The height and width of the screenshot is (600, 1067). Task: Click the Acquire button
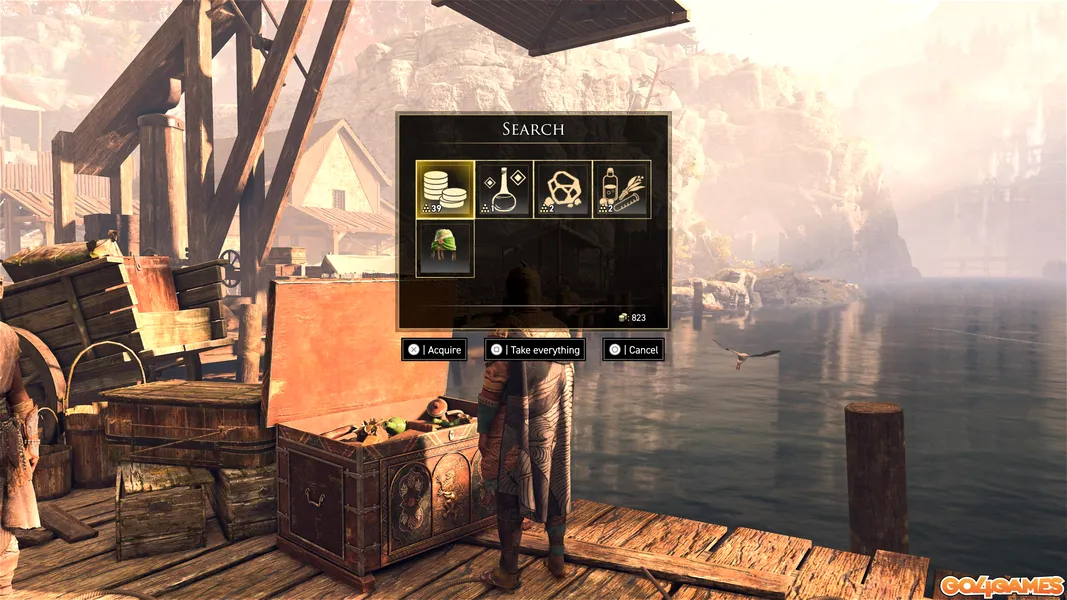pyautogui.click(x=434, y=350)
